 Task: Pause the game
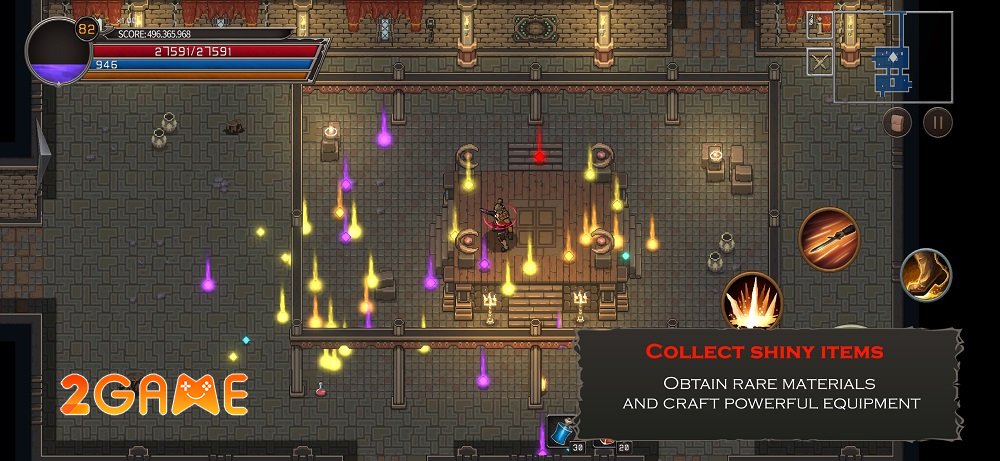[937, 122]
